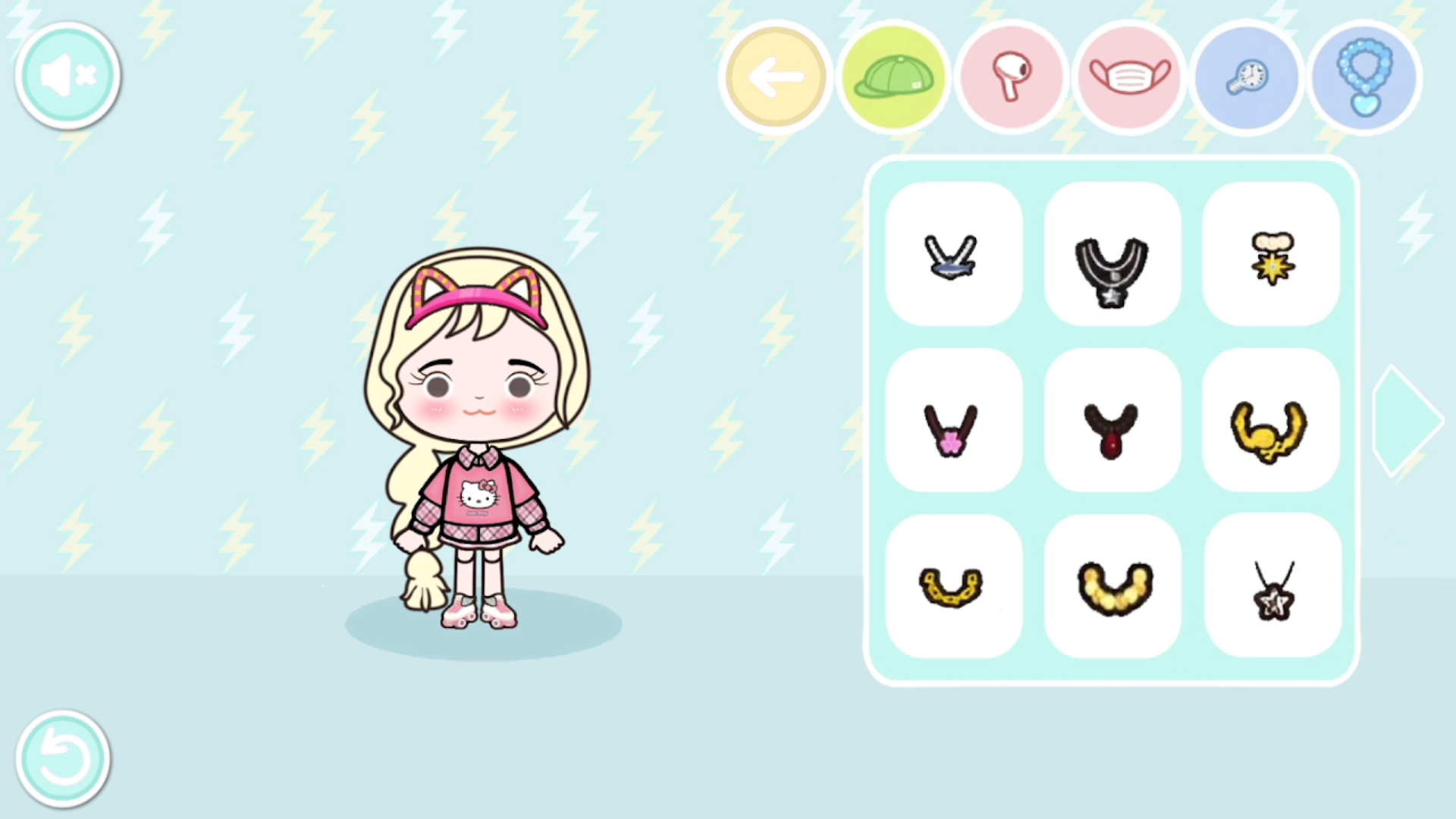Select the hair dryer category icon
This screenshot has width=1456, height=819.
1012,75
